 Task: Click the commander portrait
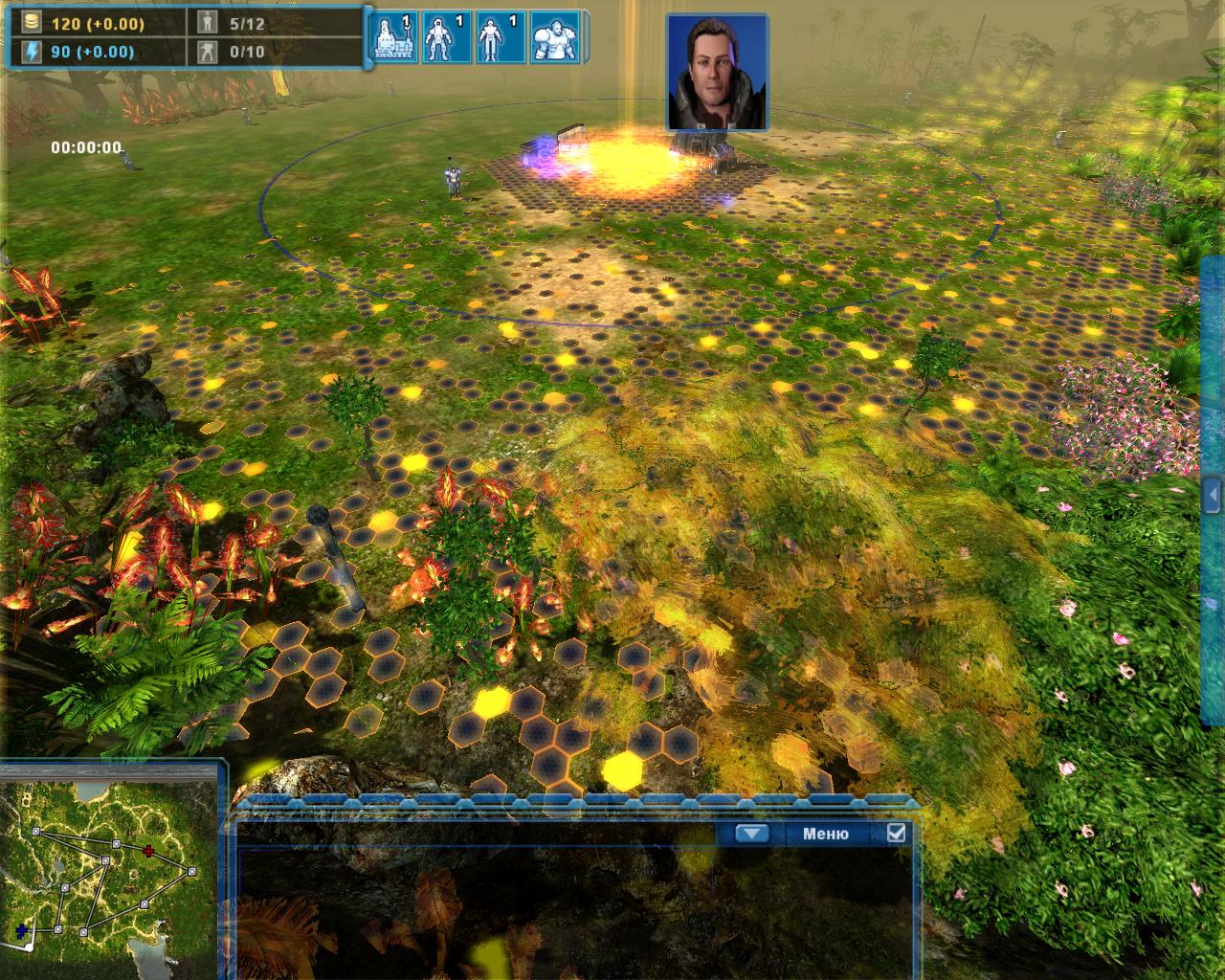click(x=717, y=72)
